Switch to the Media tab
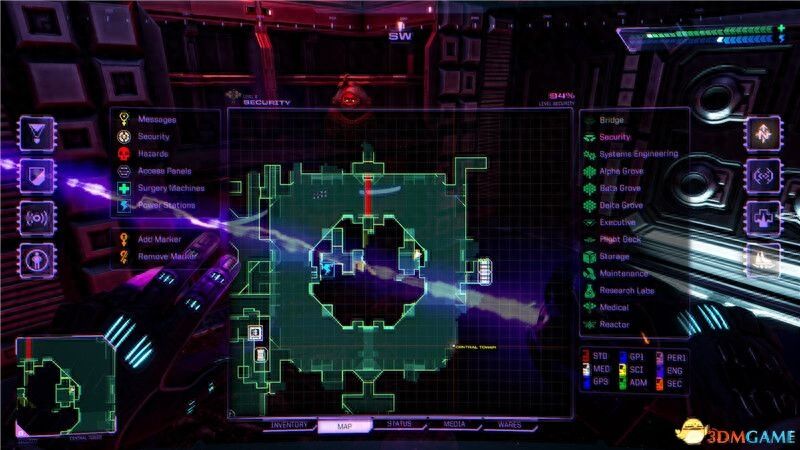The image size is (800, 450). click(454, 425)
